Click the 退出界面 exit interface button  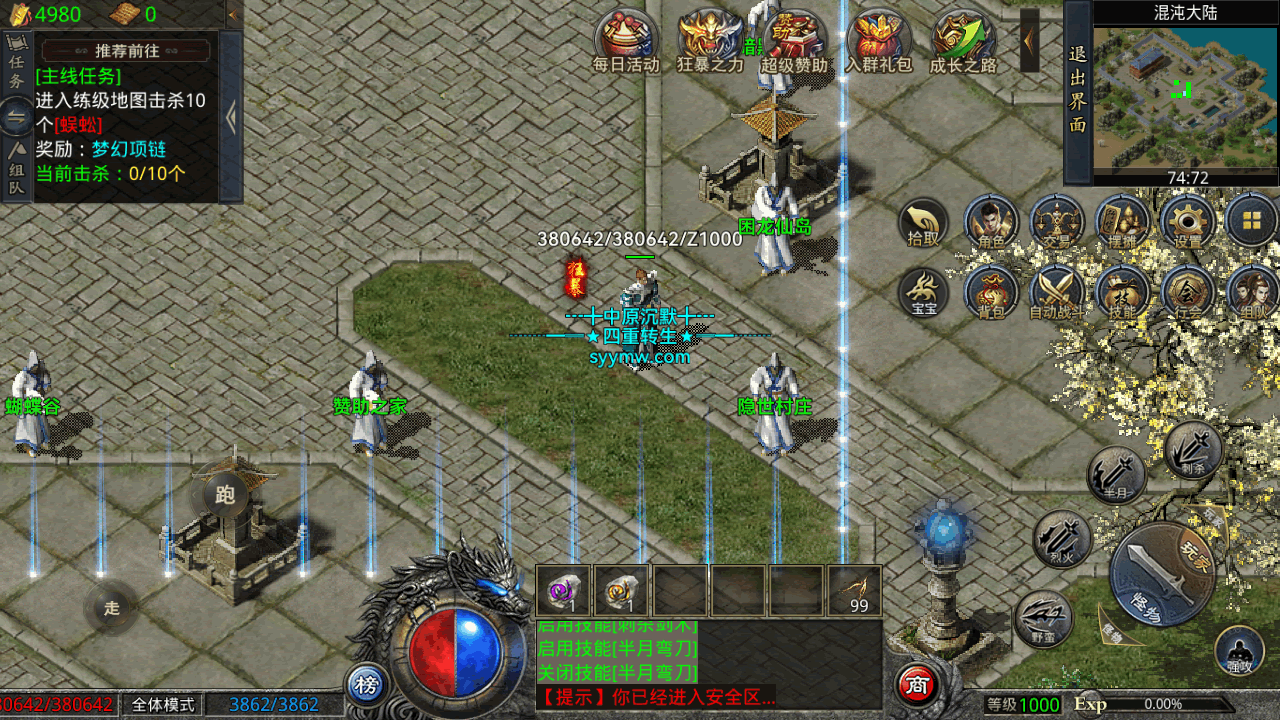[x=1077, y=90]
